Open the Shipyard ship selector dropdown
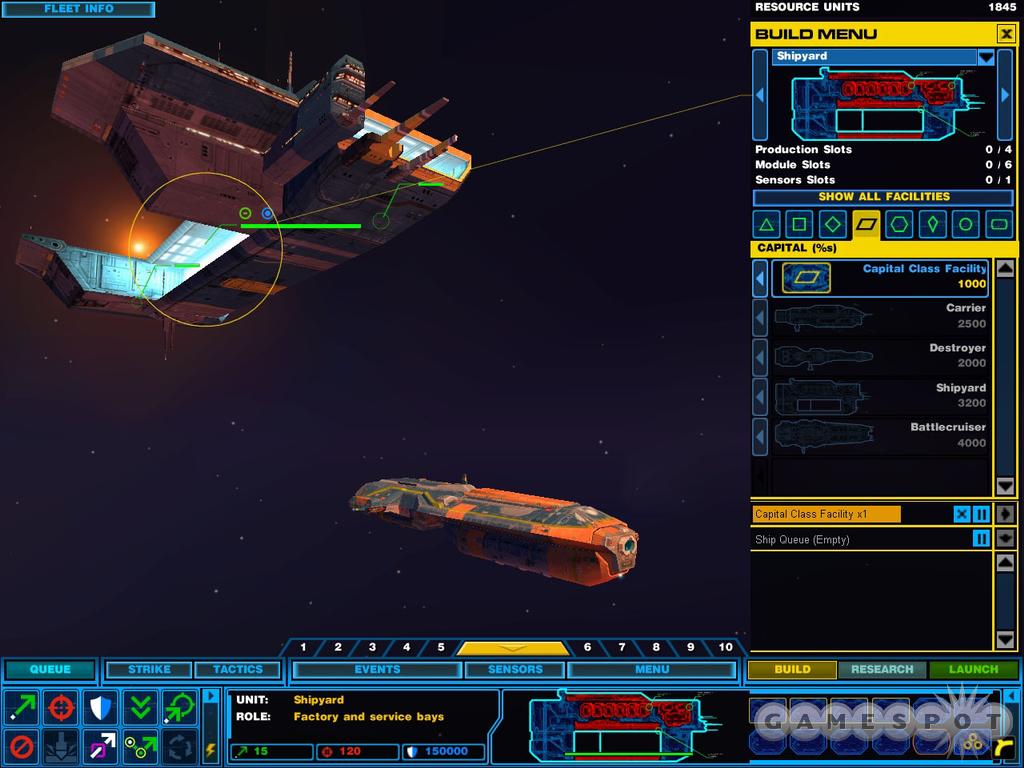This screenshot has height=768, width=1024. click(986, 57)
